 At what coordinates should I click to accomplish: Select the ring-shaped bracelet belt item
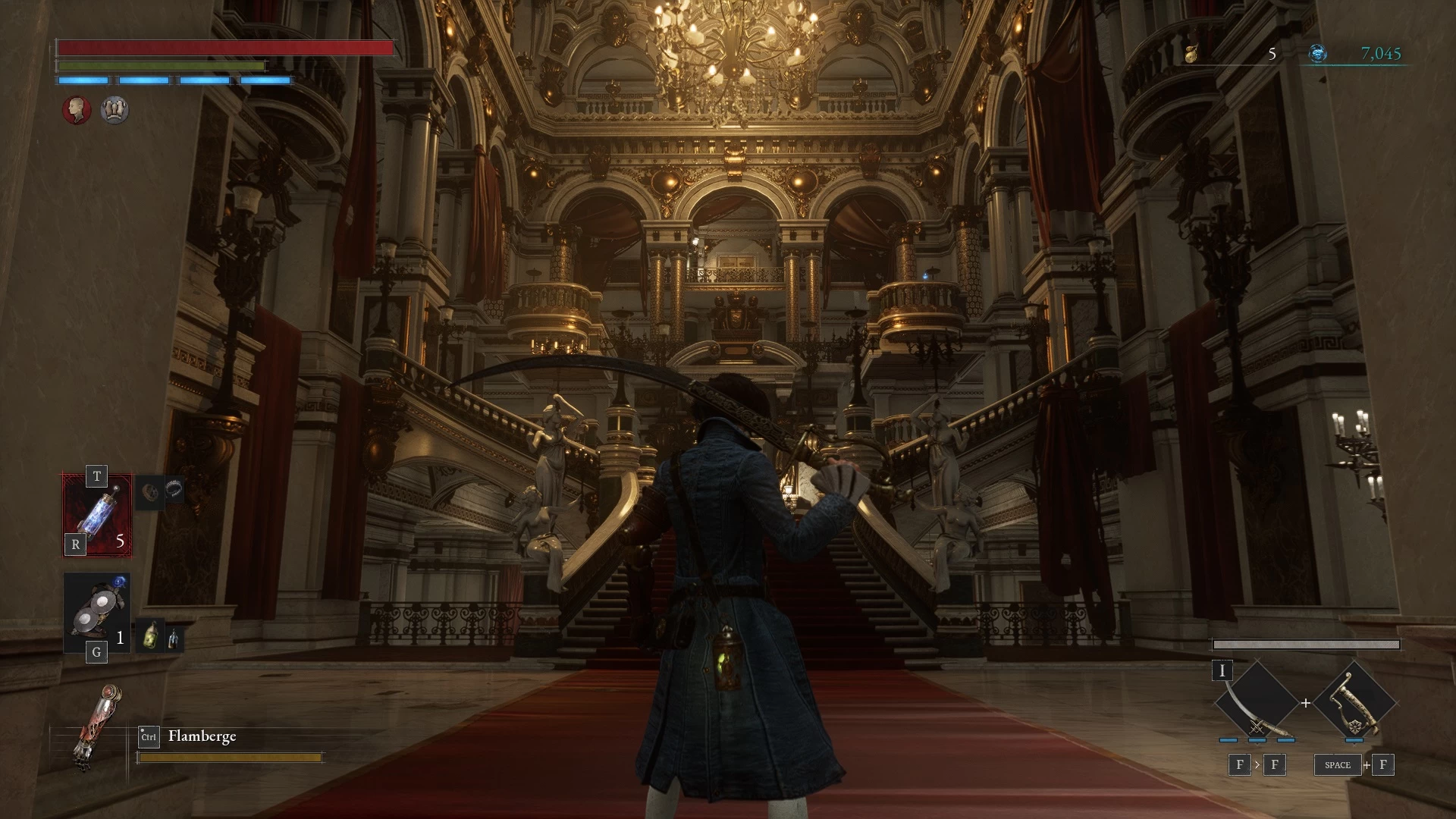click(x=174, y=489)
